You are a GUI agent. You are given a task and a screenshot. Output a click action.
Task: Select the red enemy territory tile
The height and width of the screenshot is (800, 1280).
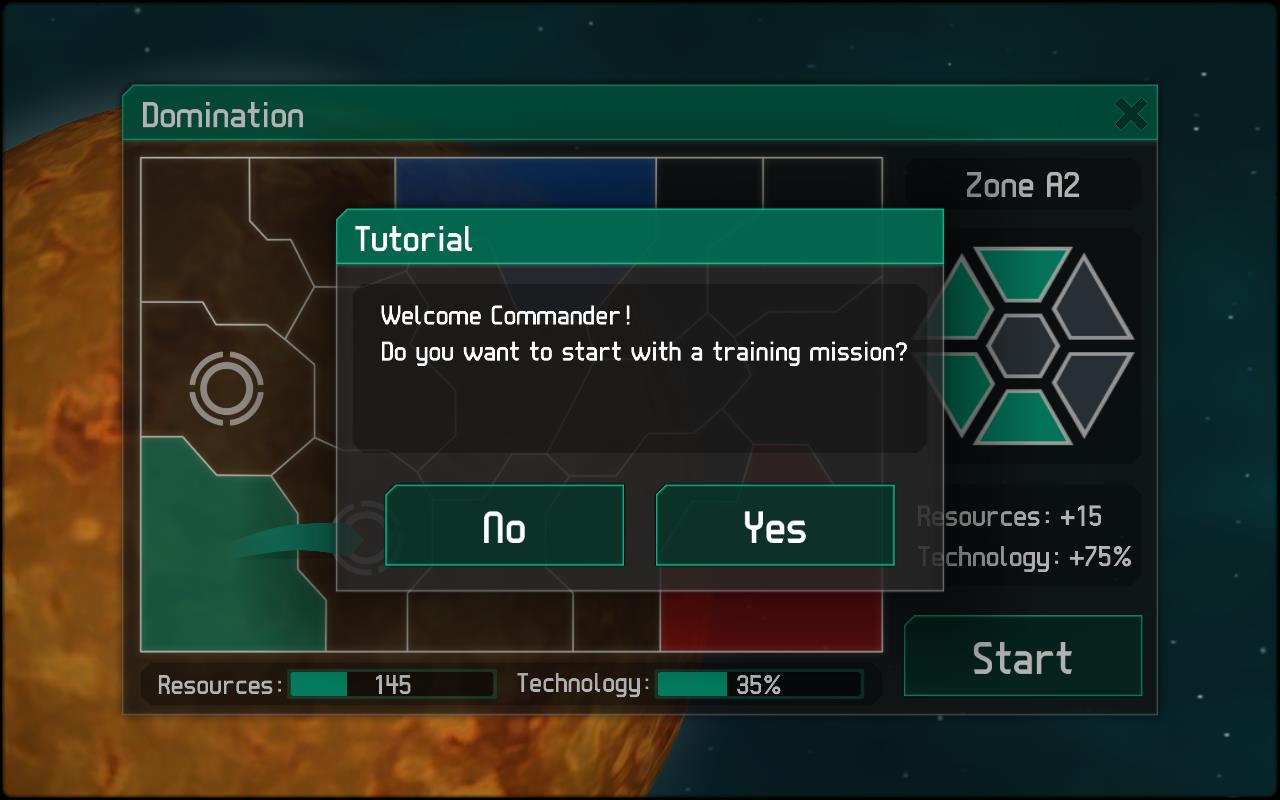tap(770, 620)
